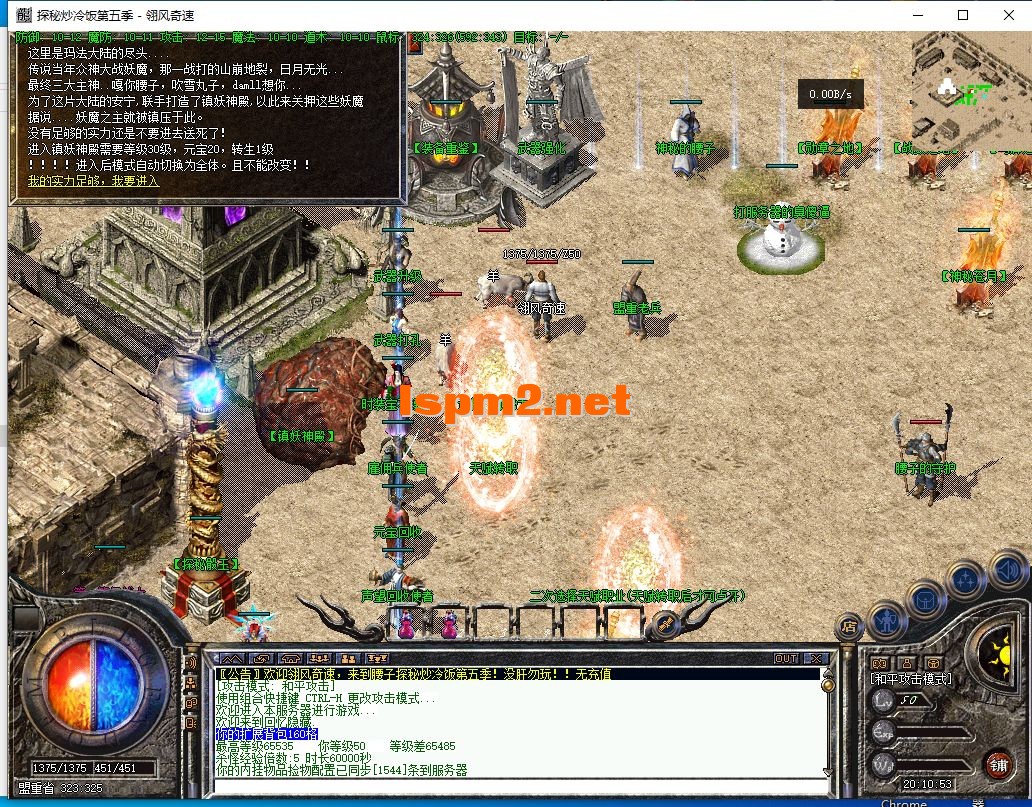1032x807 pixels.
Task: Close the chat panel with its X button
Action: 815,658
